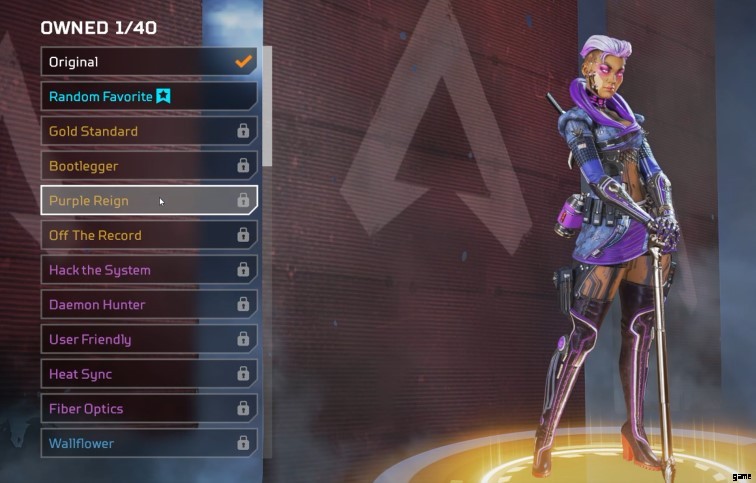Select the Off The Record skin
756x483 pixels.
point(148,235)
